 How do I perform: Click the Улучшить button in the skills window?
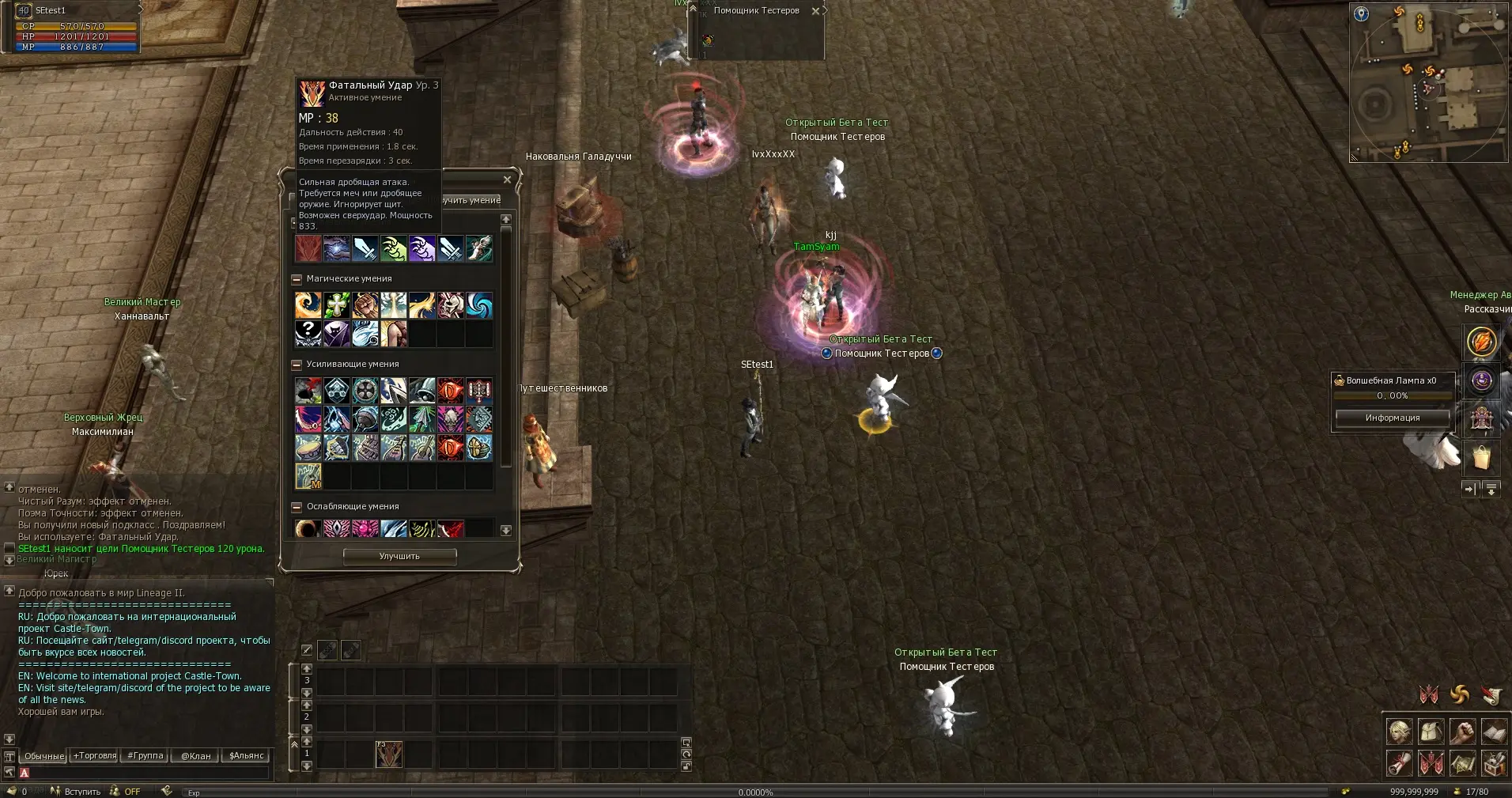399,557
